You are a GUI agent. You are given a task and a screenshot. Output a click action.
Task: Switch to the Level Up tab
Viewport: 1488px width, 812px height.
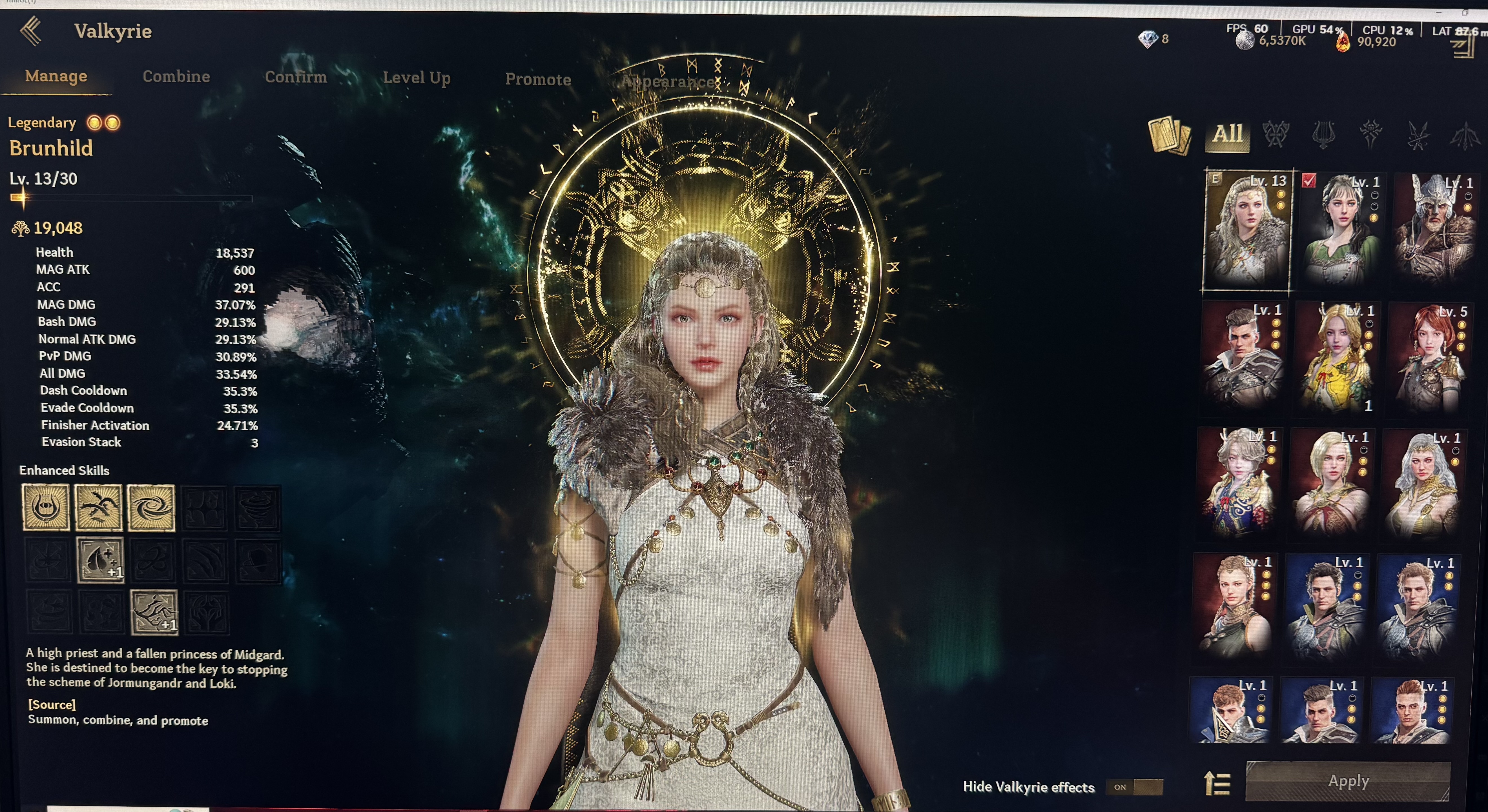click(x=417, y=78)
